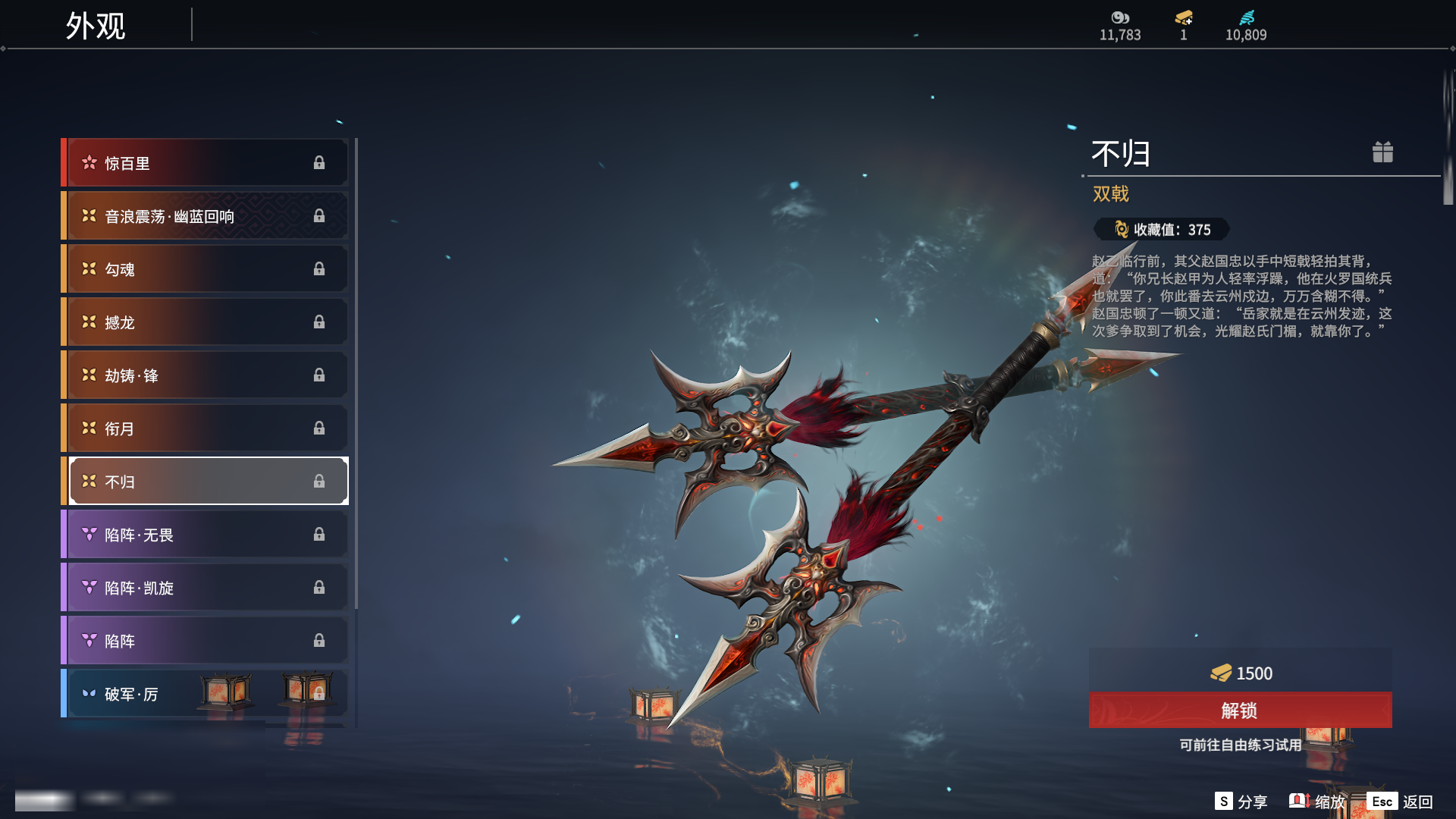Select the 劫铸·锋 skin entry

(x=206, y=375)
